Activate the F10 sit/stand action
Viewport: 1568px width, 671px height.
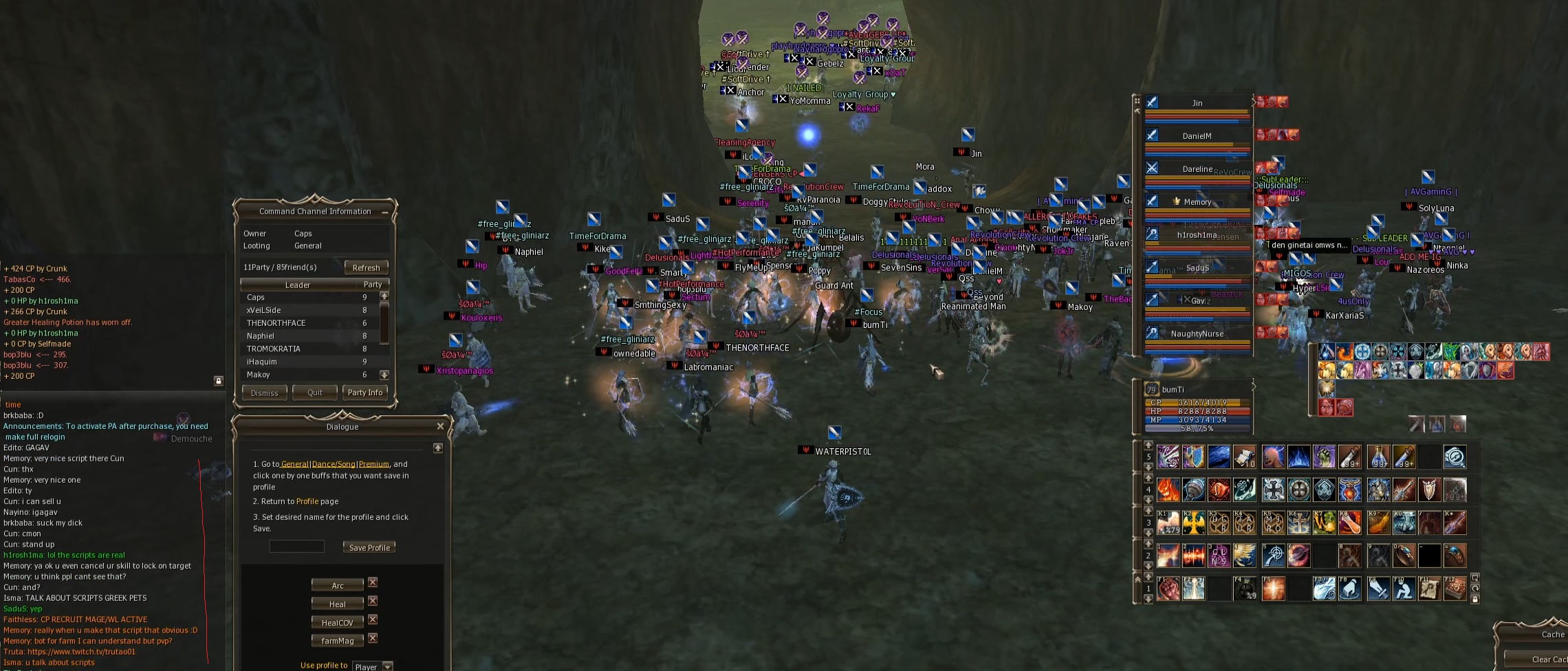click(x=1403, y=588)
